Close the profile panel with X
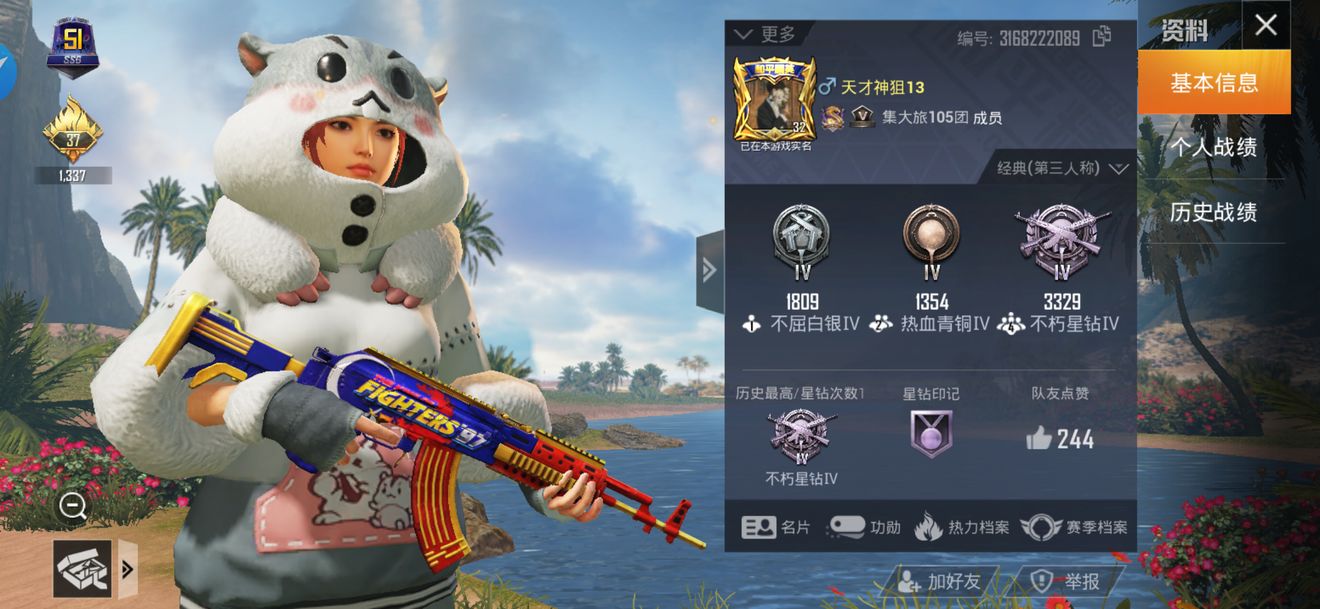The width and height of the screenshot is (1320, 609). (1265, 25)
